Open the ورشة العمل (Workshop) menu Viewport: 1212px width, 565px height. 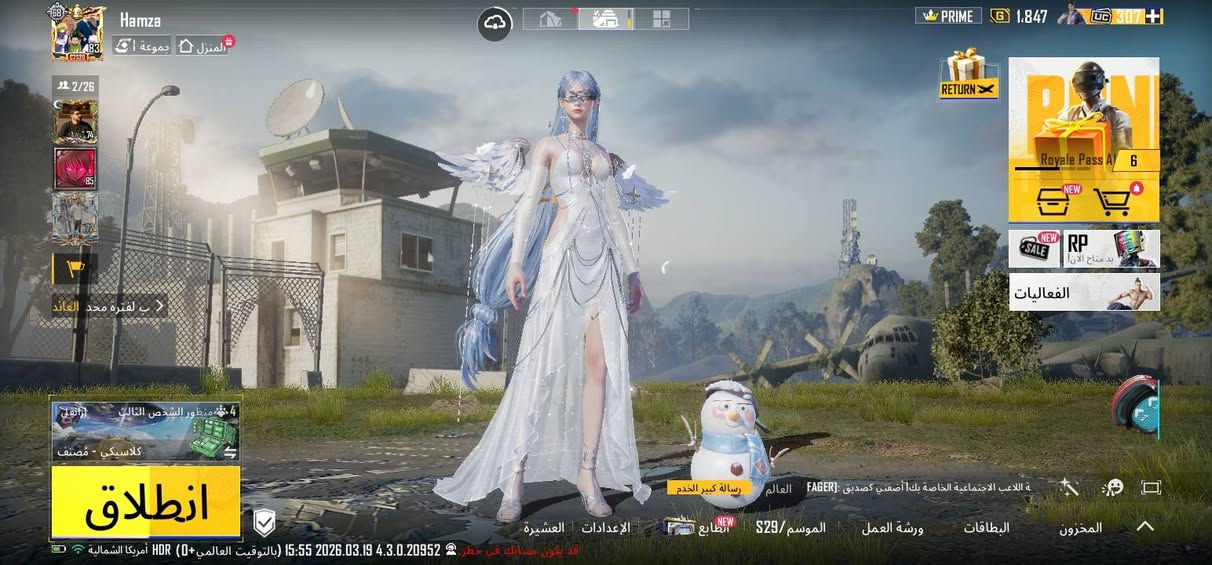pyautogui.click(x=892, y=527)
